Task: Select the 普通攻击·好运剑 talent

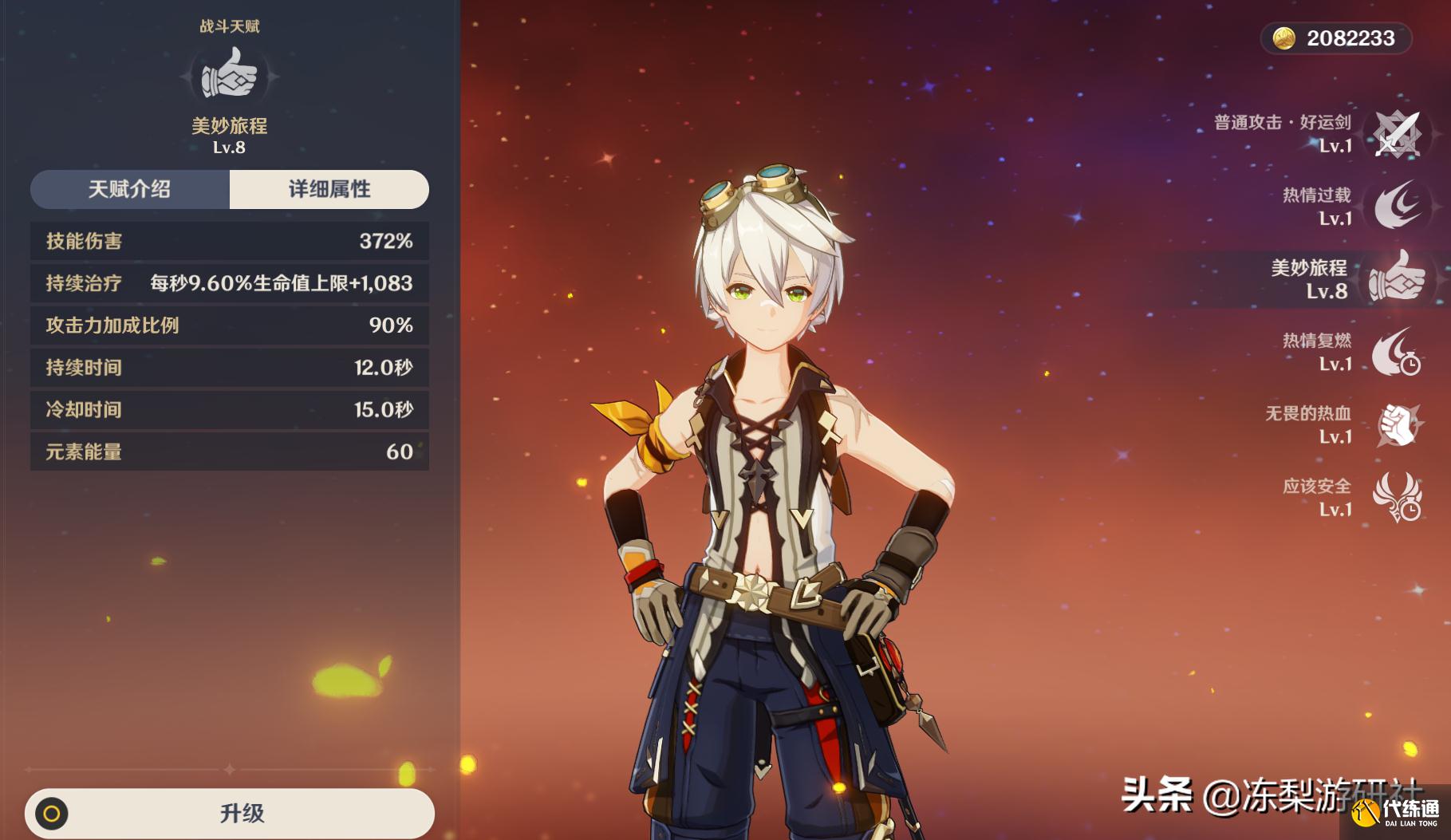Action: click(x=1396, y=134)
